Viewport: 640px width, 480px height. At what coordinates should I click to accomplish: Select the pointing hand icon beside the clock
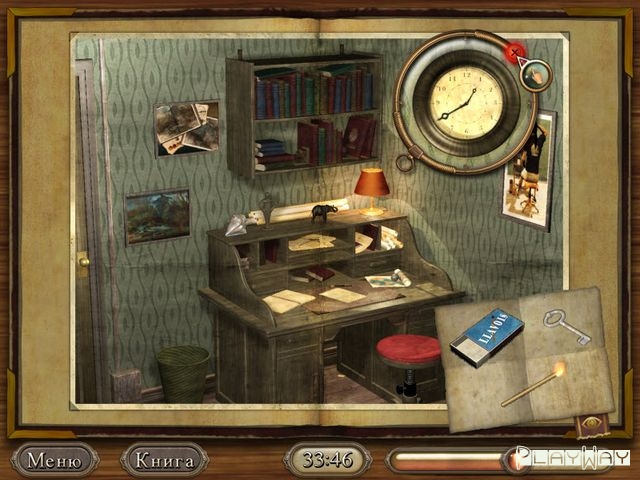tap(536, 73)
